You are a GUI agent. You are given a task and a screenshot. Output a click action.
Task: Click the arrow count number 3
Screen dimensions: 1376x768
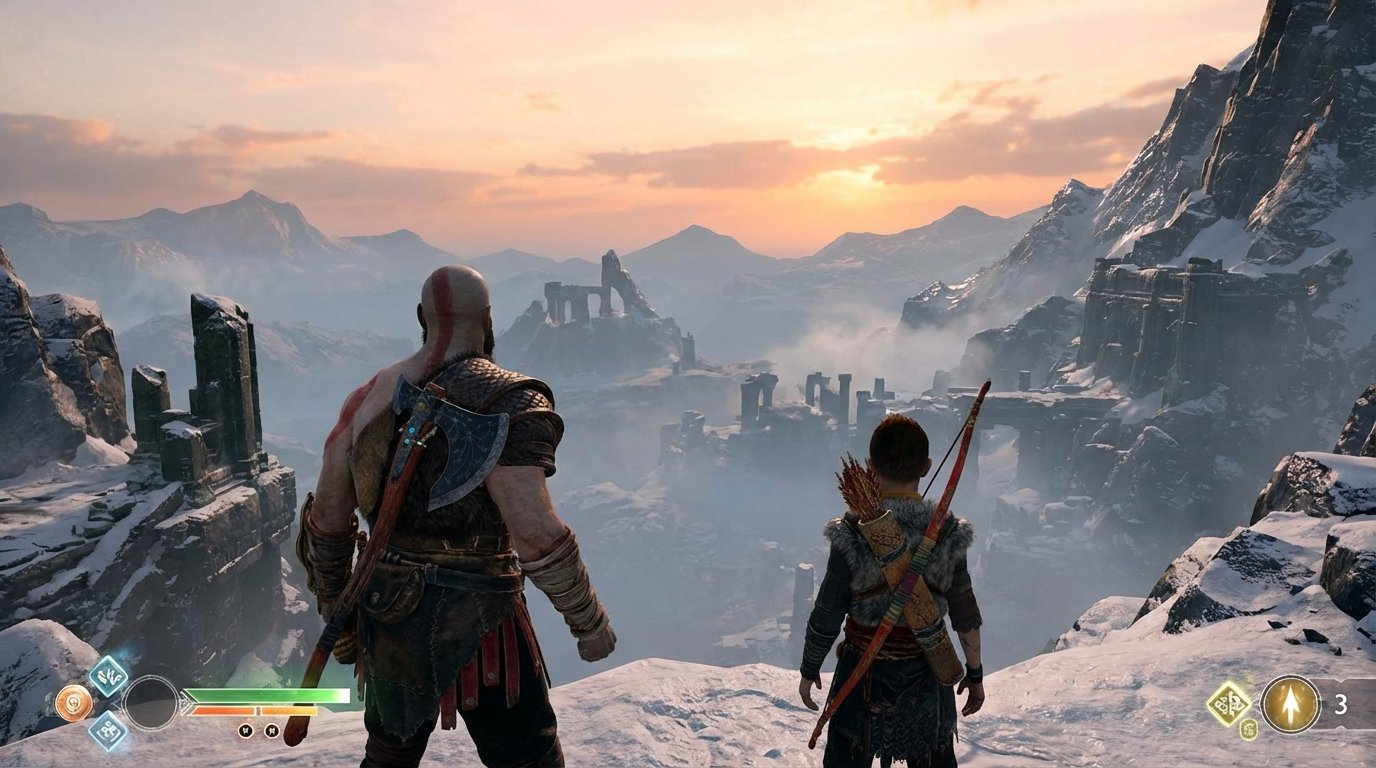point(1342,706)
